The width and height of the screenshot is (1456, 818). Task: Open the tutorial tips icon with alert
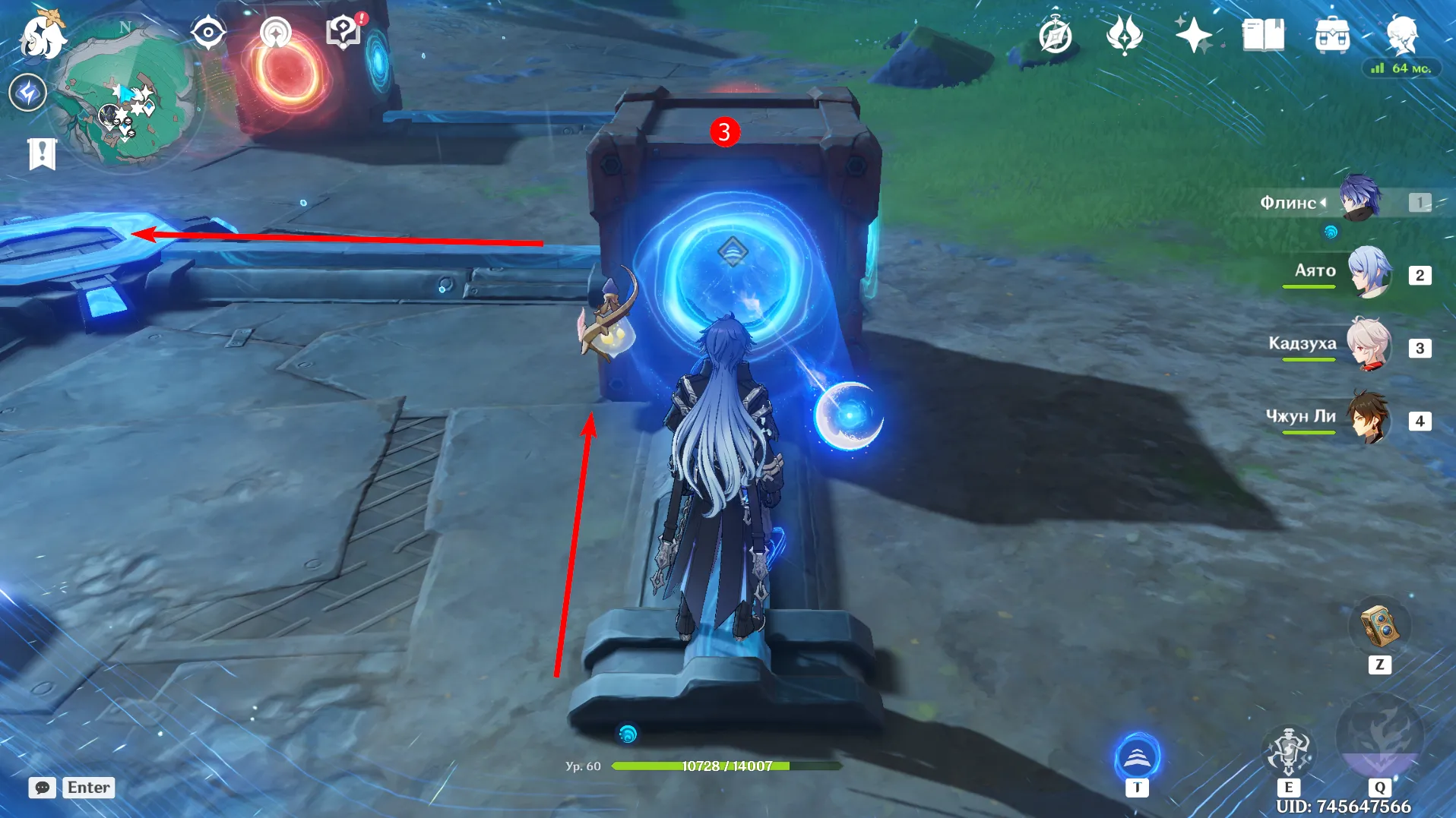[x=343, y=32]
